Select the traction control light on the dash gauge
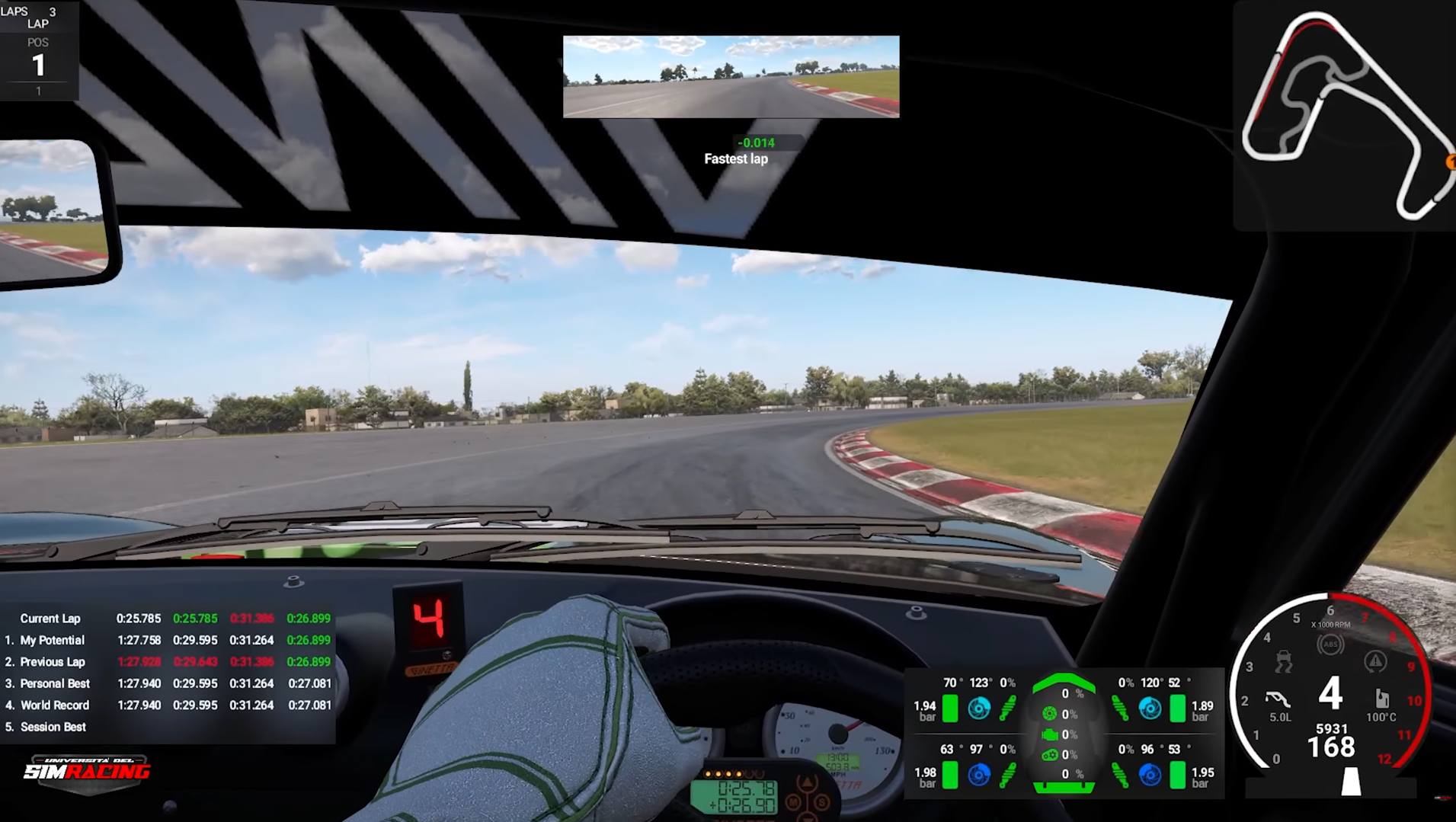Screen dimensions: 1456x822 point(1283,661)
